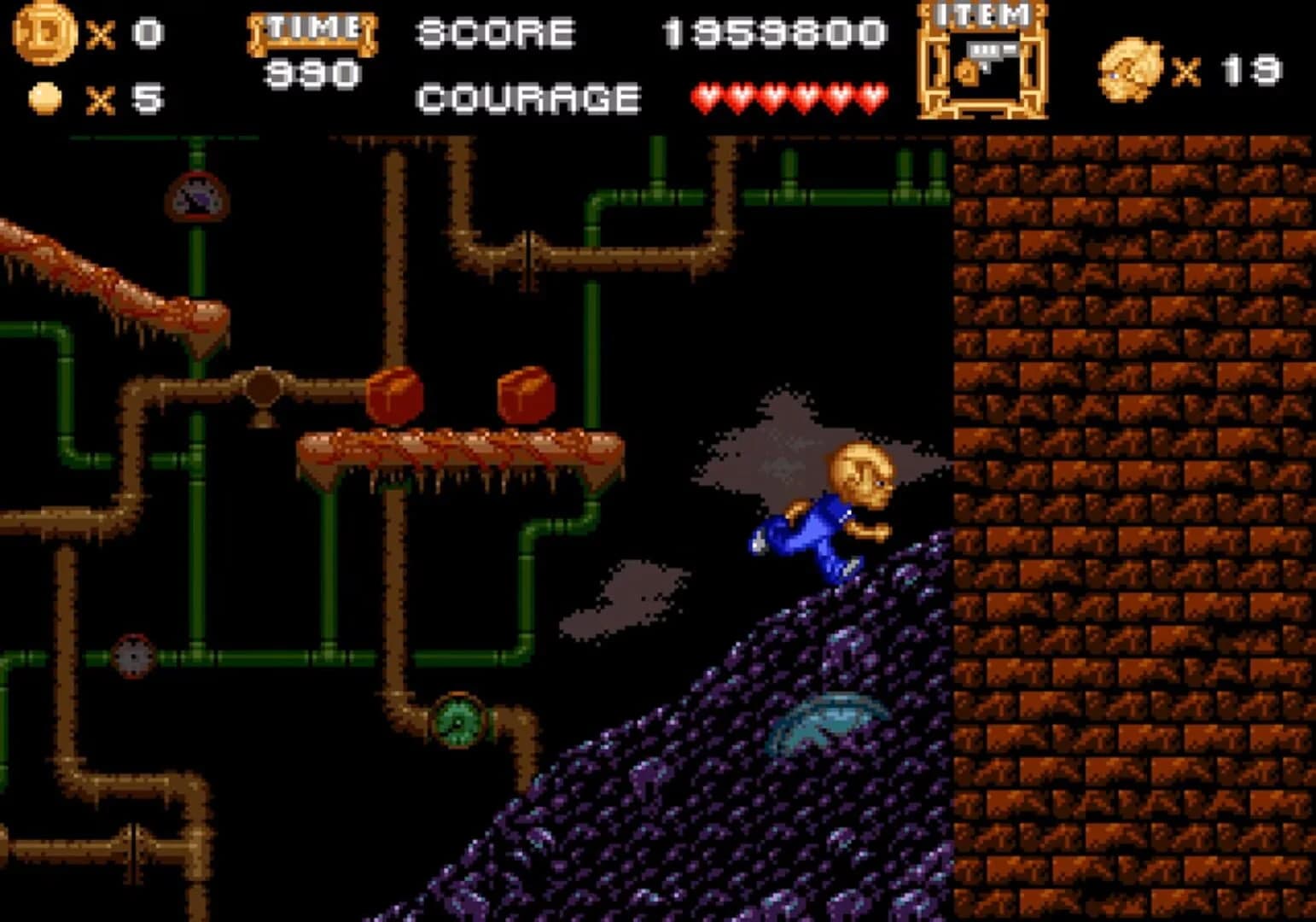Select the pressure gauge on the upper-left pipe
The width and height of the screenshot is (1316, 922).
click(x=196, y=196)
